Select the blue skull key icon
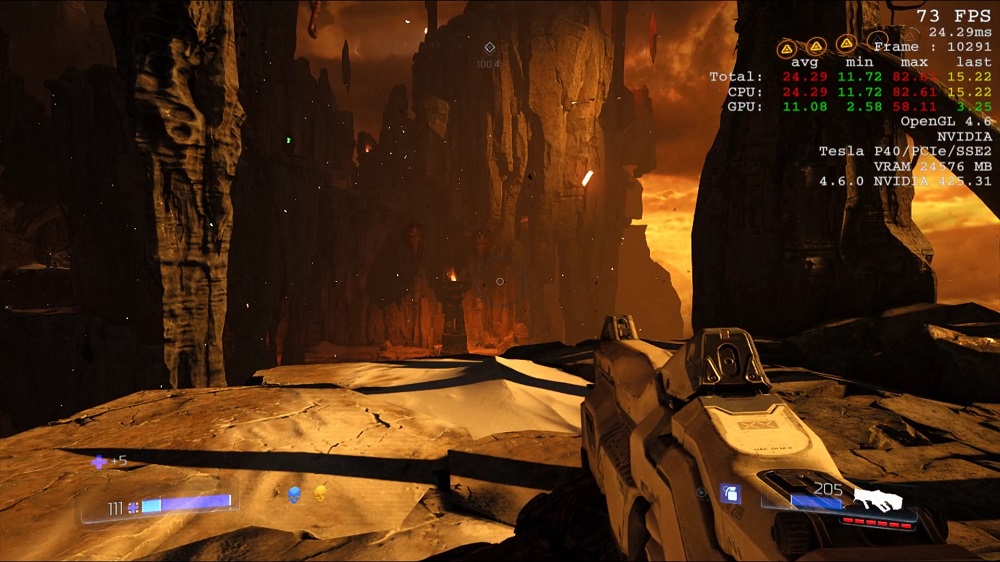1000x562 pixels. tap(294, 494)
